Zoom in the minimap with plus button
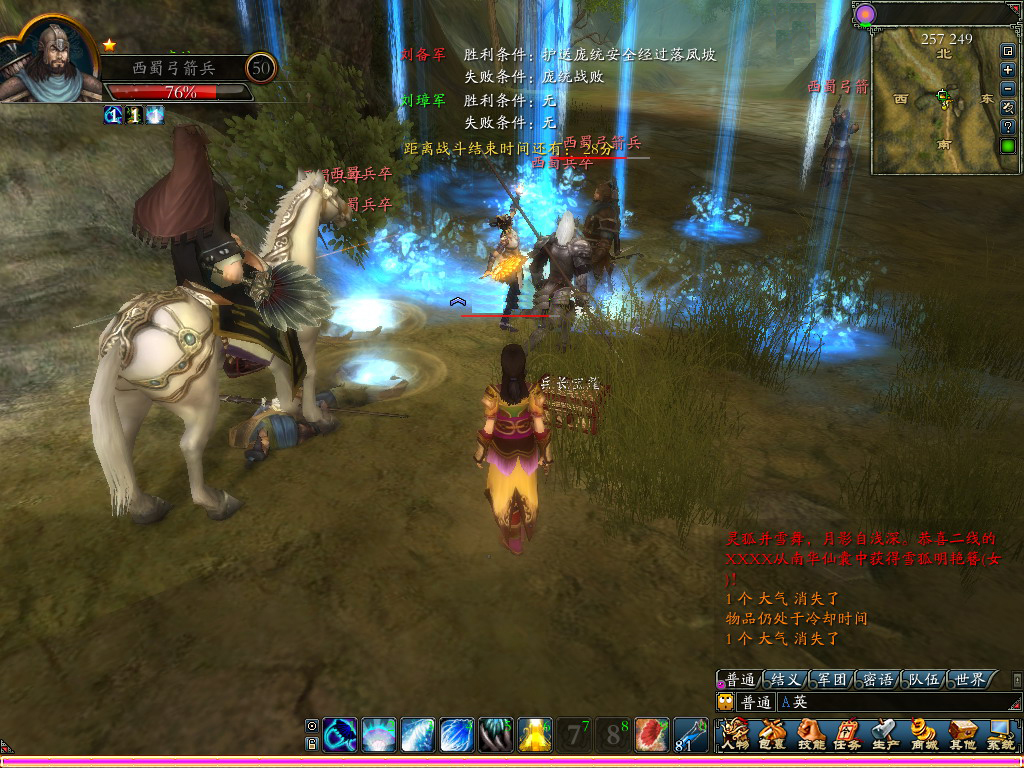The image size is (1024, 768). pyautogui.click(x=1008, y=70)
